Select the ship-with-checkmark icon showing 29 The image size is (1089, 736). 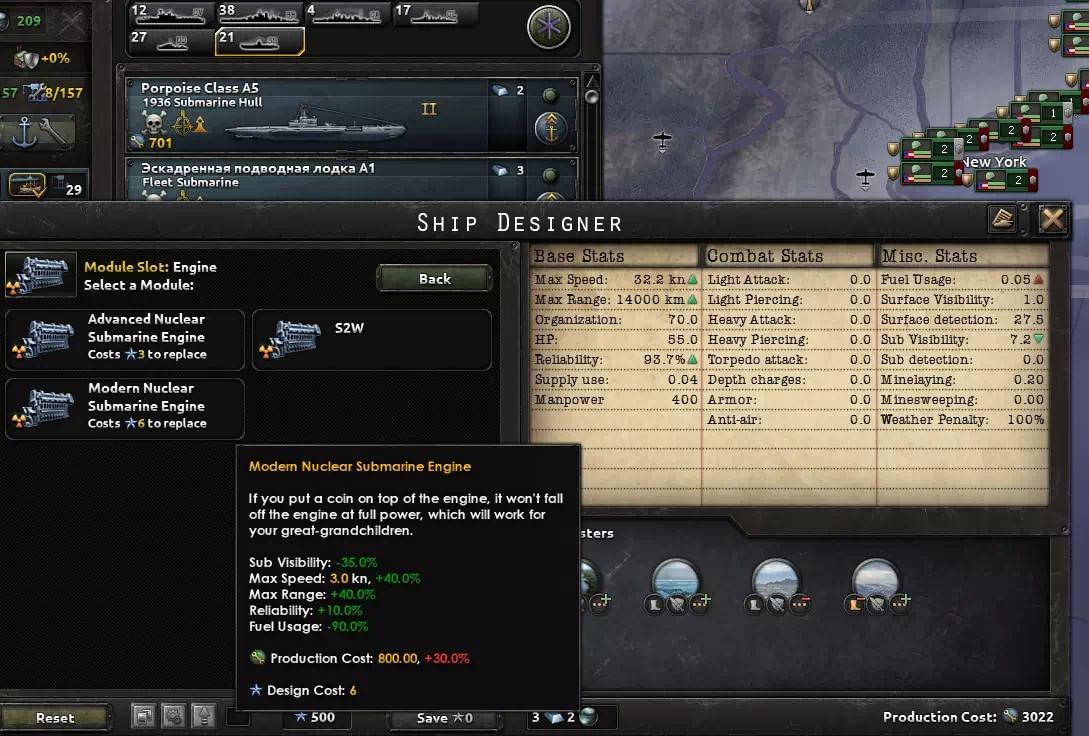(46, 187)
